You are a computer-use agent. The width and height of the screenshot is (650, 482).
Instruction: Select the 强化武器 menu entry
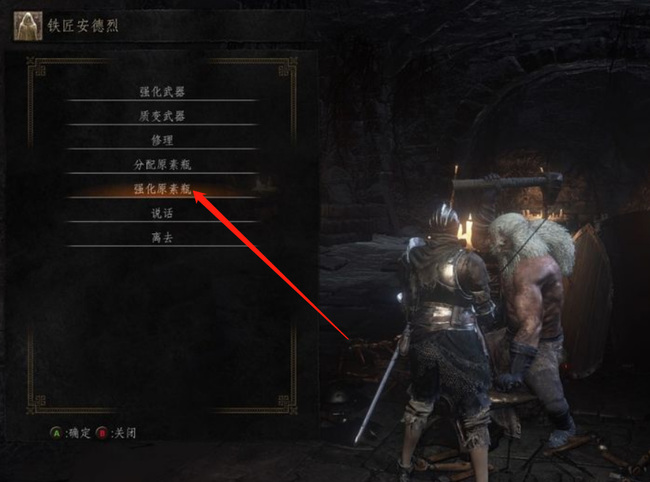(x=161, y=91)
